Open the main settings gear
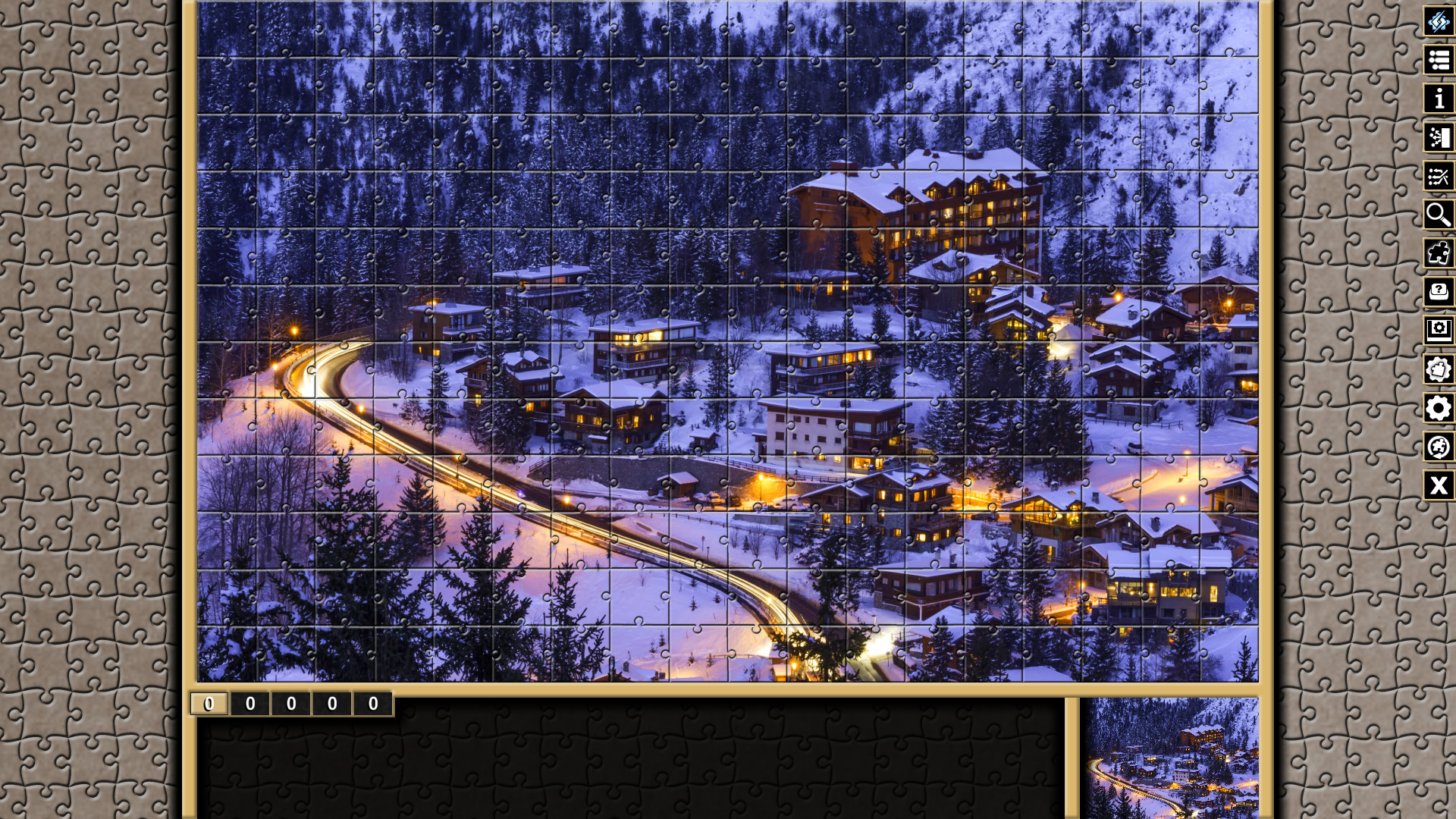The image size is (1456, 819). 1439,409
